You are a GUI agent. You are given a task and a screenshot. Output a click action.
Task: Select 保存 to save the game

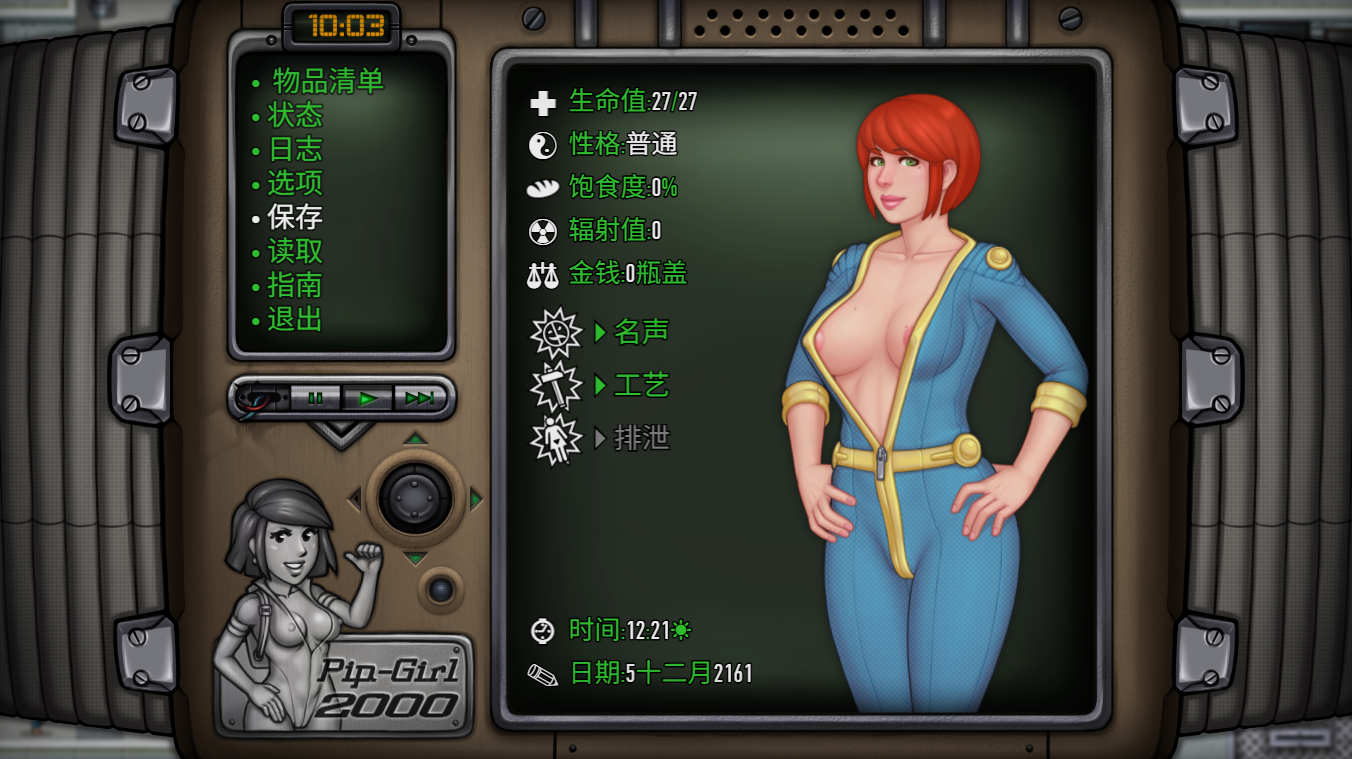(295, 217)
